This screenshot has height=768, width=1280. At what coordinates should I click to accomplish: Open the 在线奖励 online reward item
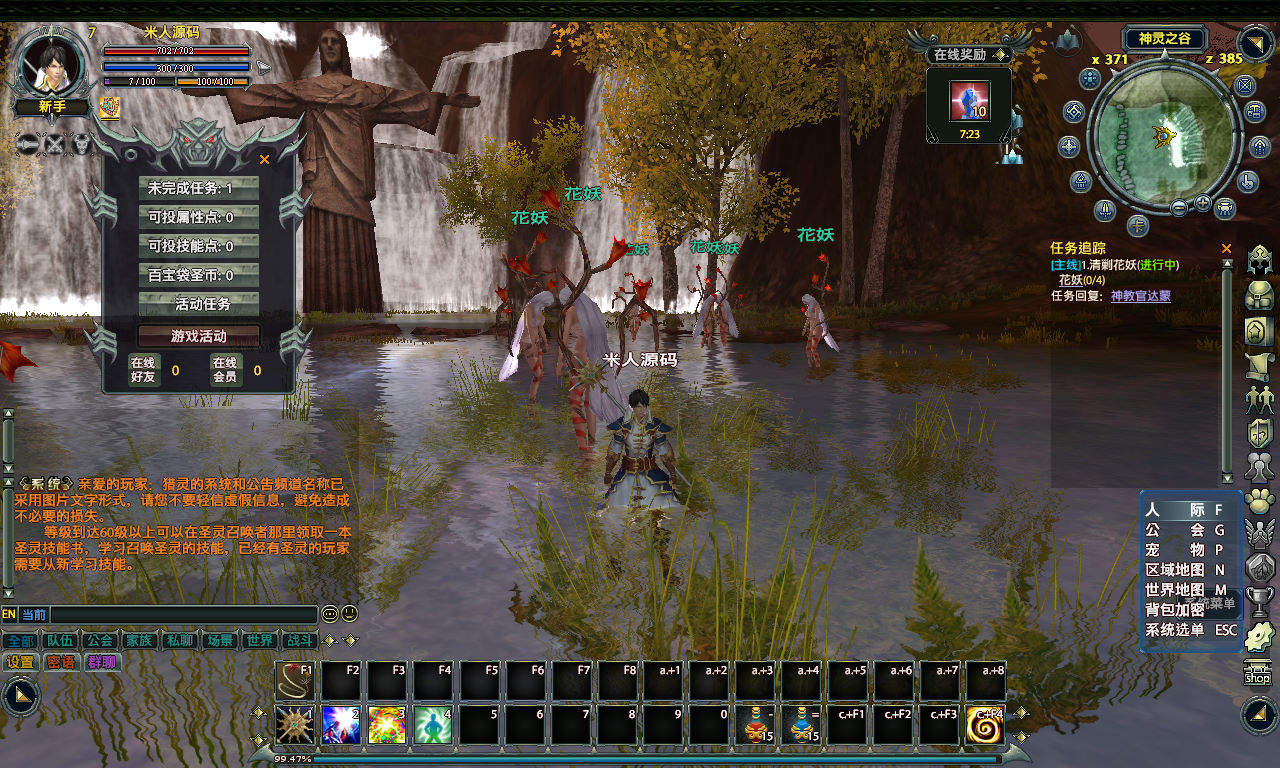tap(968, 101)
